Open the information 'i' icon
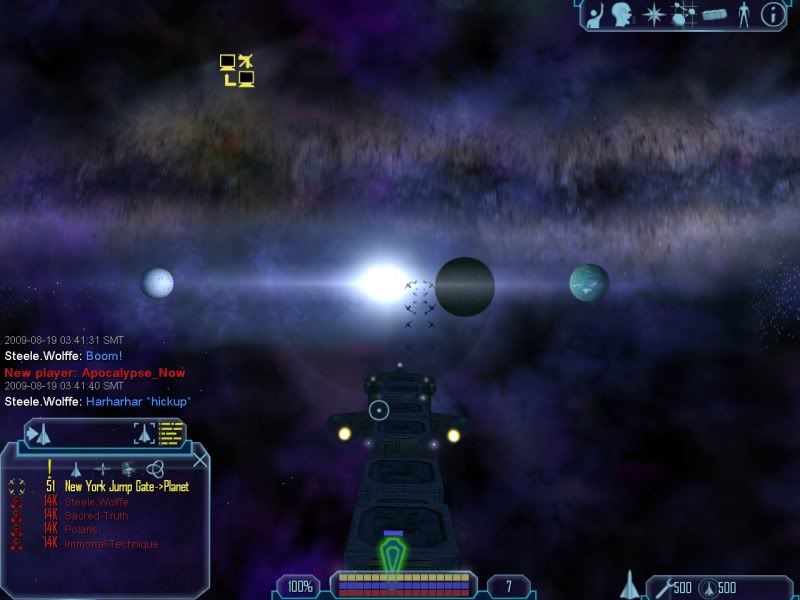Screen dimensions: 800x600 coord(772,14)
